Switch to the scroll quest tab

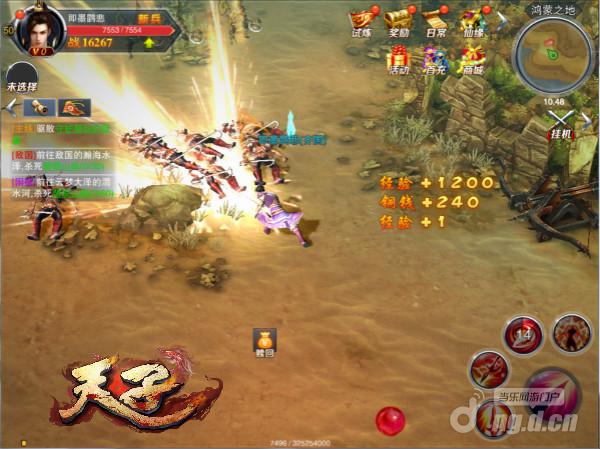click(40, 107)
